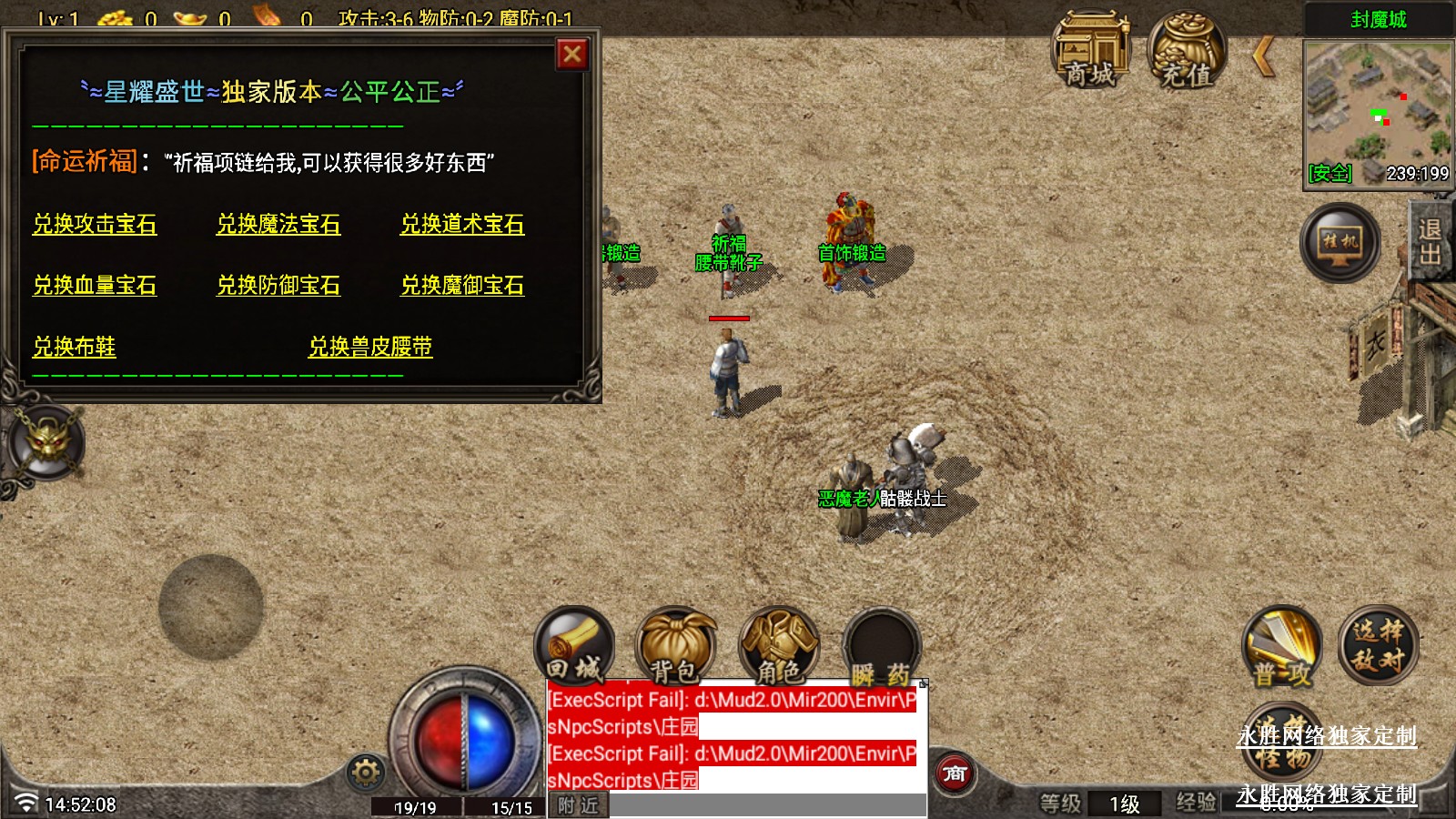Open the 背包 bag inventory

click(675, 648)
